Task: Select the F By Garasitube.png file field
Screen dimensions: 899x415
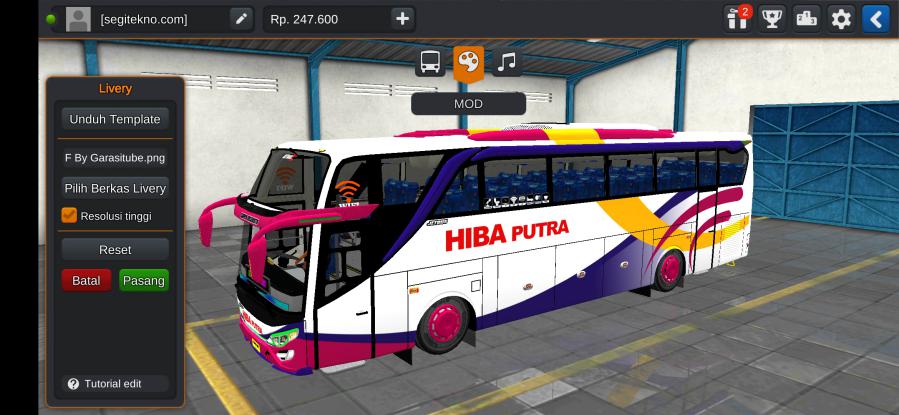Action: 114,157
